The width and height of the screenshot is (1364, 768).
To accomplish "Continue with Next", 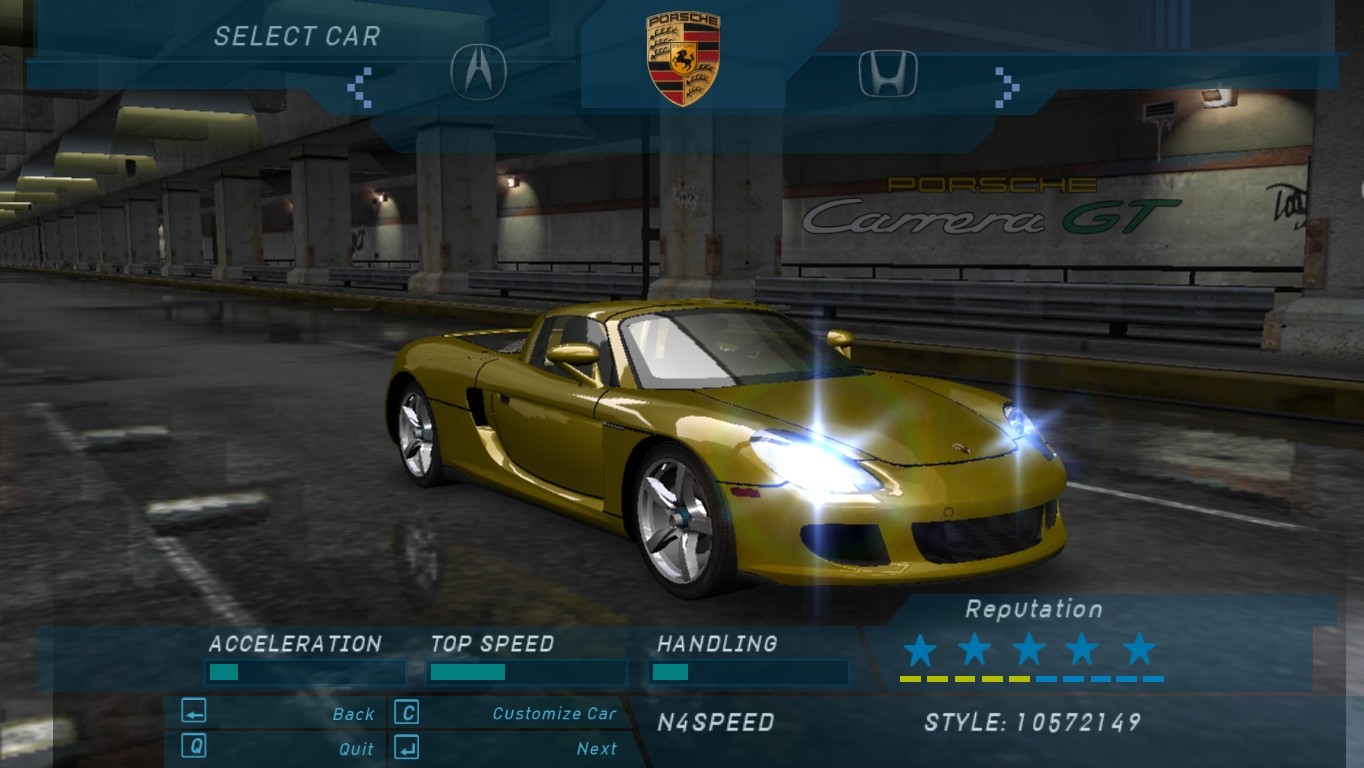I will pos(596,748).
